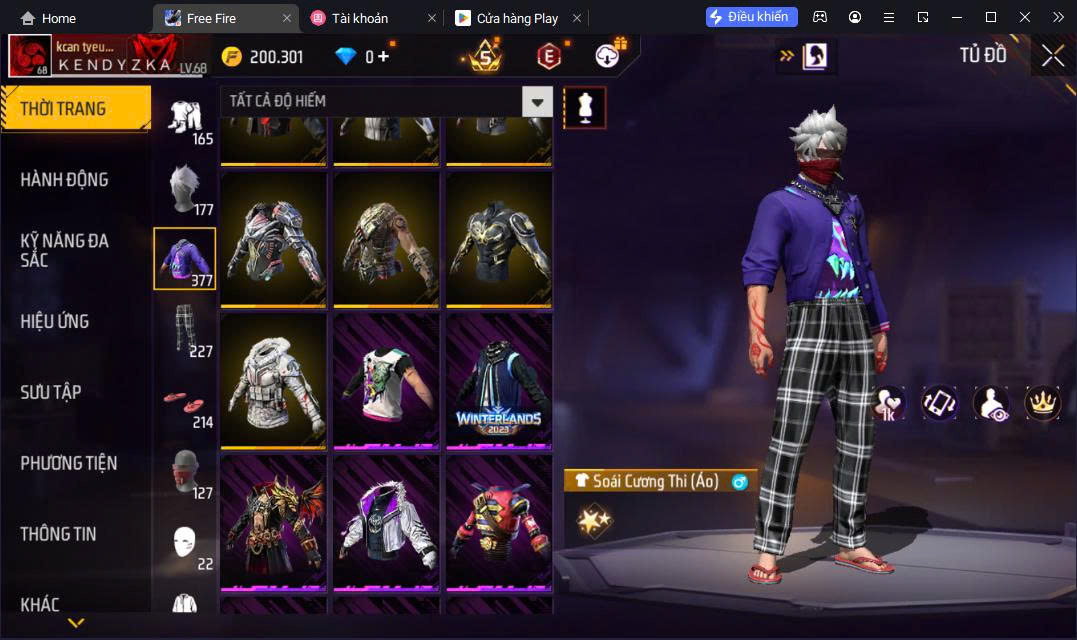The image size is (1077, 640).
Task: Pick the white fur-collar jacket
Action: click(x=386, y=522)
